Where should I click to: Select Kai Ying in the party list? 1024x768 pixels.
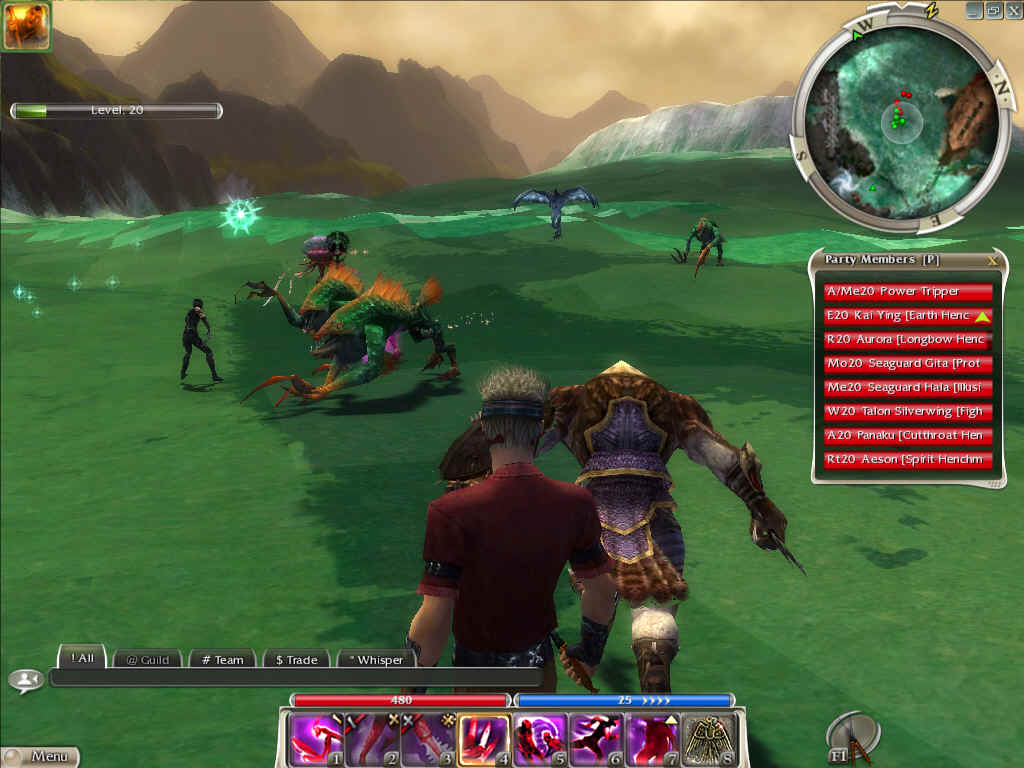908,316
